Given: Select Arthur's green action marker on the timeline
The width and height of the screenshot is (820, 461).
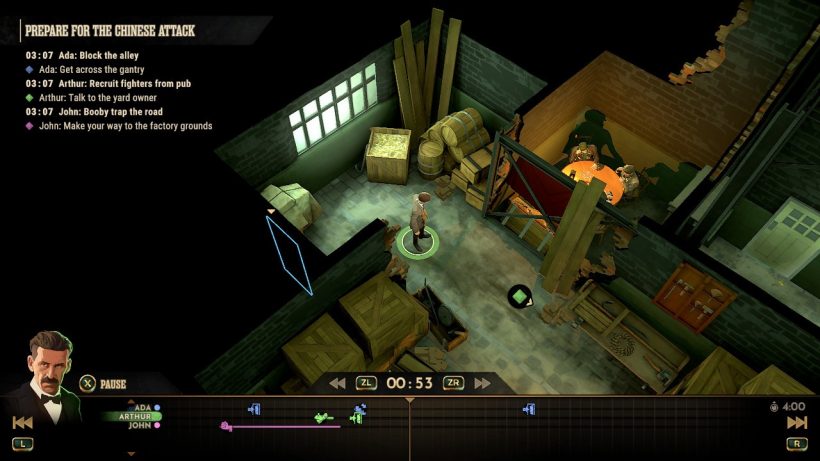Looking at the screenshot, I should 322,417.
